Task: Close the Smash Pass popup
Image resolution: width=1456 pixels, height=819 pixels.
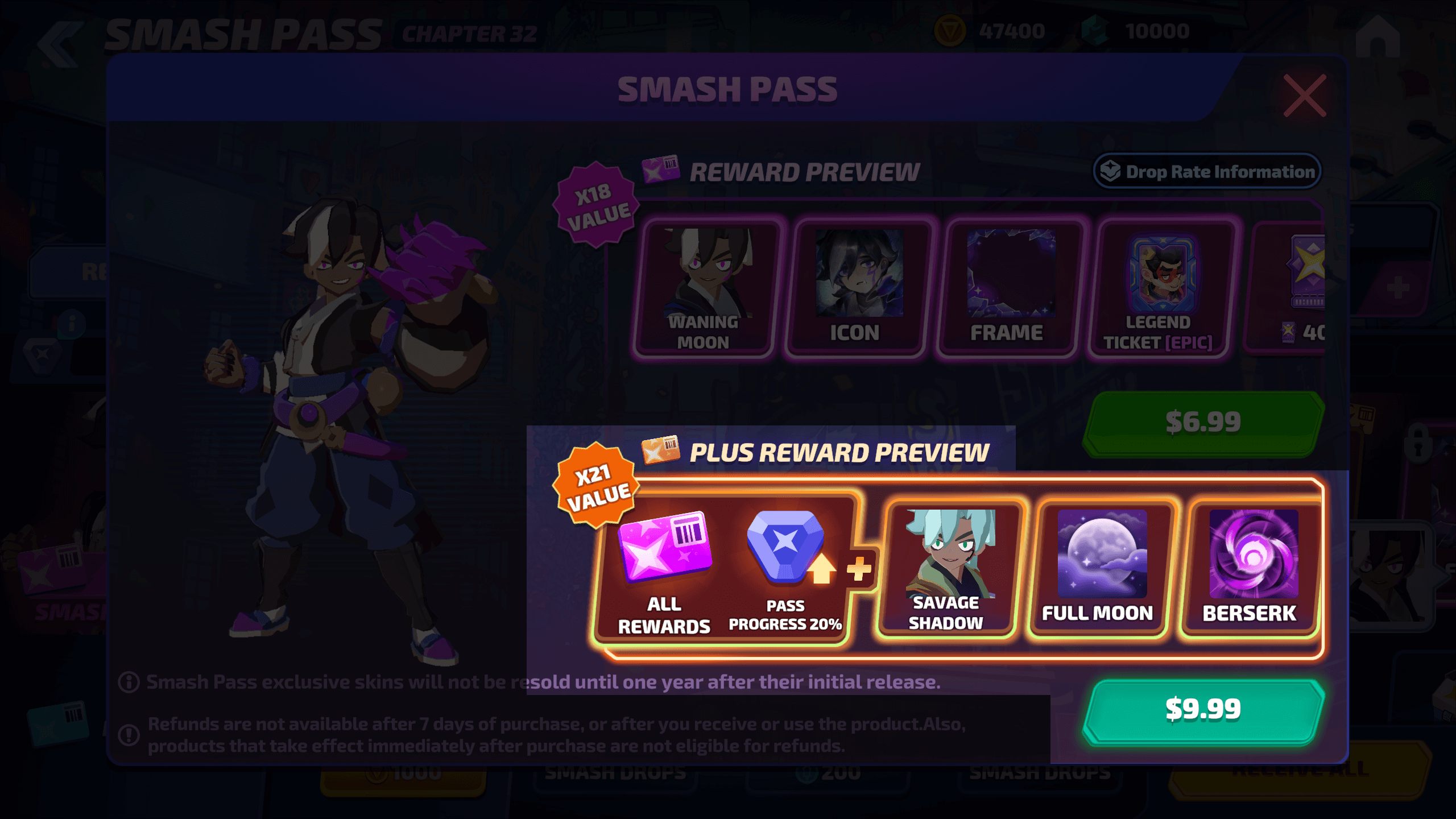Action: pyautogui.click(x=1305, y=96)
